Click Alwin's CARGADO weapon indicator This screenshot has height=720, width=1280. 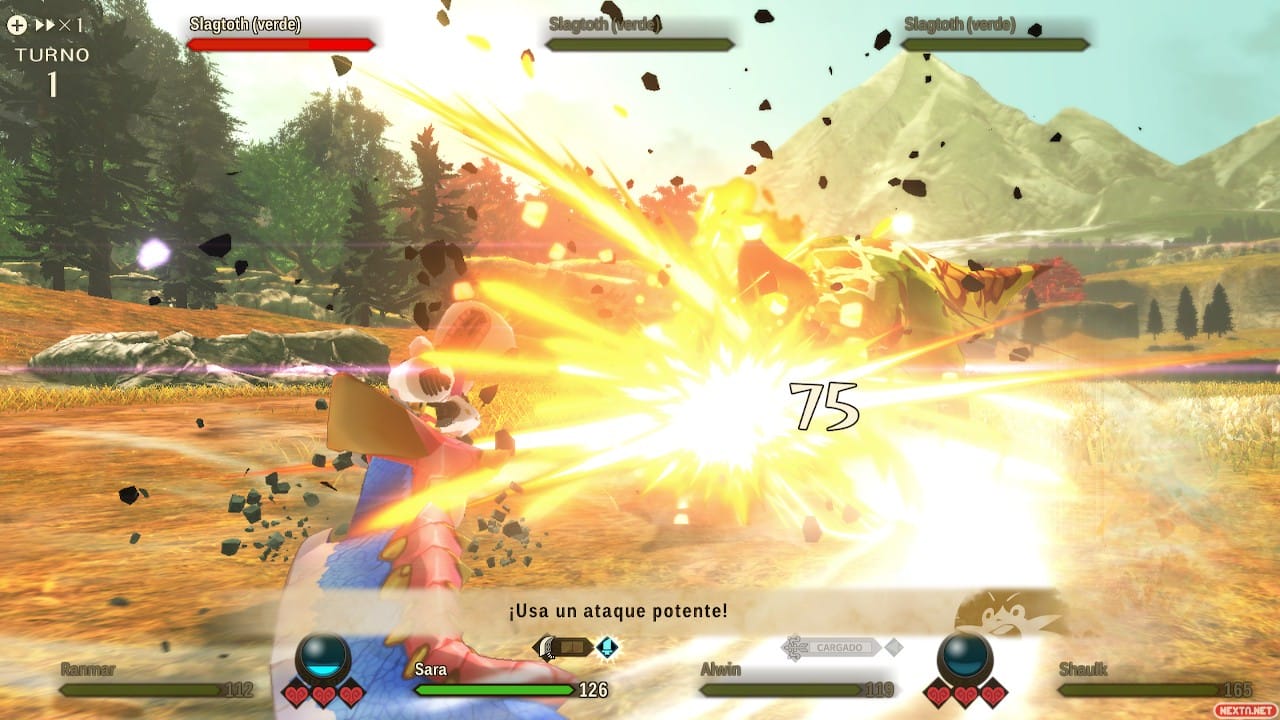[x=835, y=647]
